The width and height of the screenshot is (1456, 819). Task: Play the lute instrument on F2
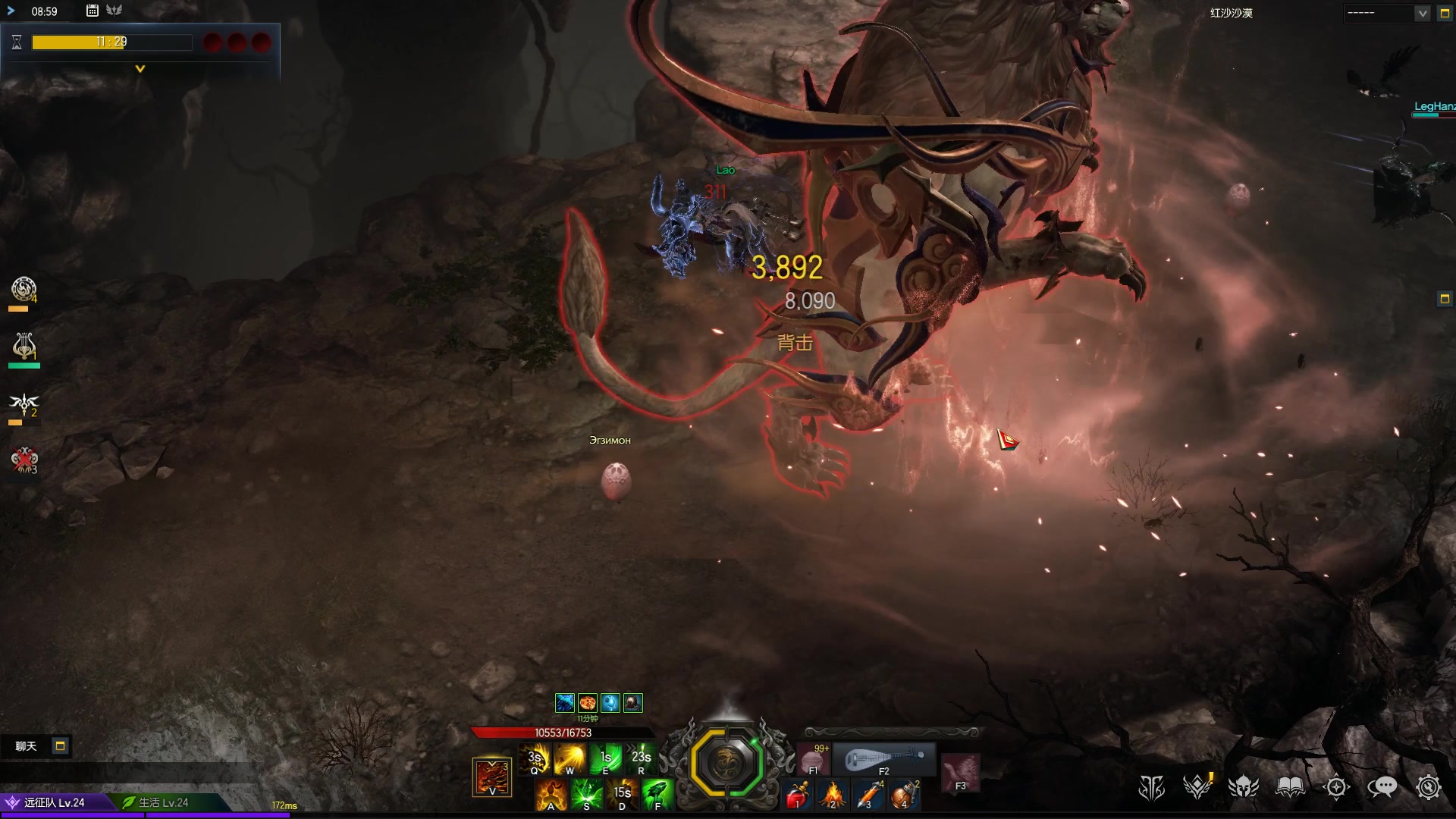pos(884,759)
